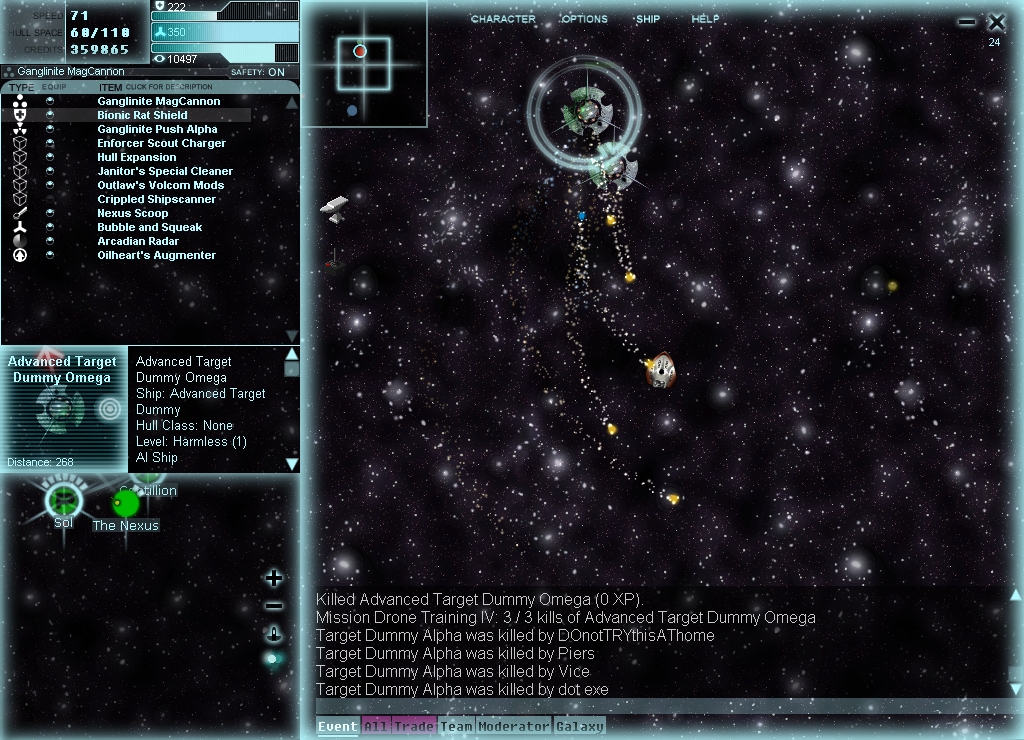This screenshot has height=740, width=1024.
Task: Select the Bionic Rat Shield item
Action: coord(142,115)
